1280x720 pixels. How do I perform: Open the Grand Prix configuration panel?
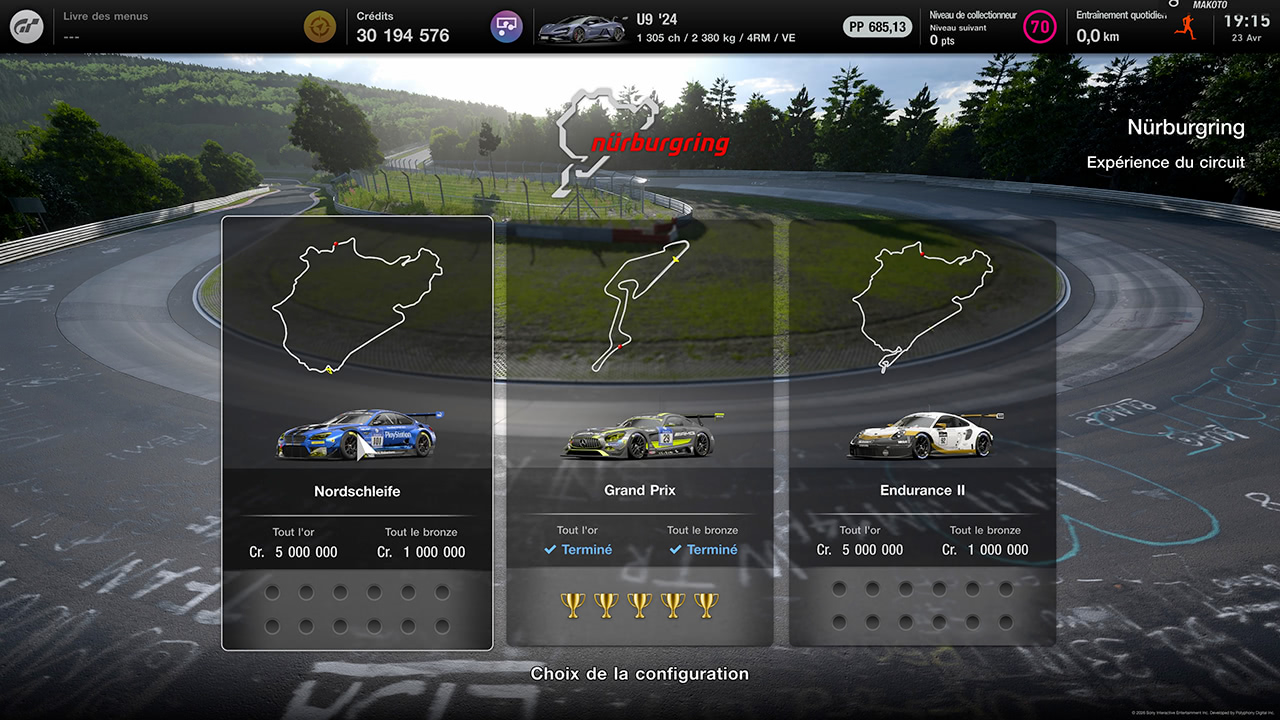[639, 430]
